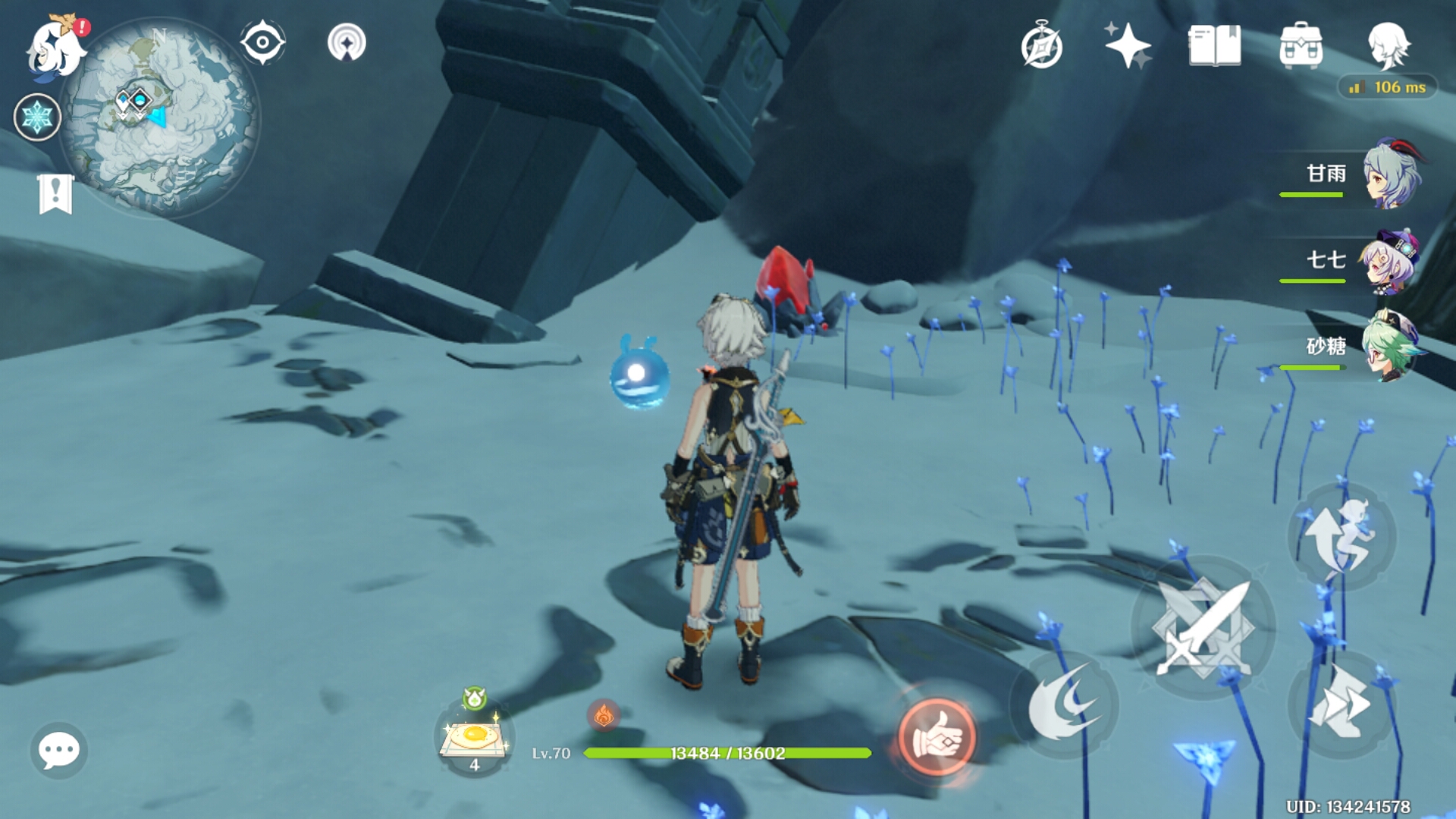Use the fried egg food item

(x=475, y=737)
